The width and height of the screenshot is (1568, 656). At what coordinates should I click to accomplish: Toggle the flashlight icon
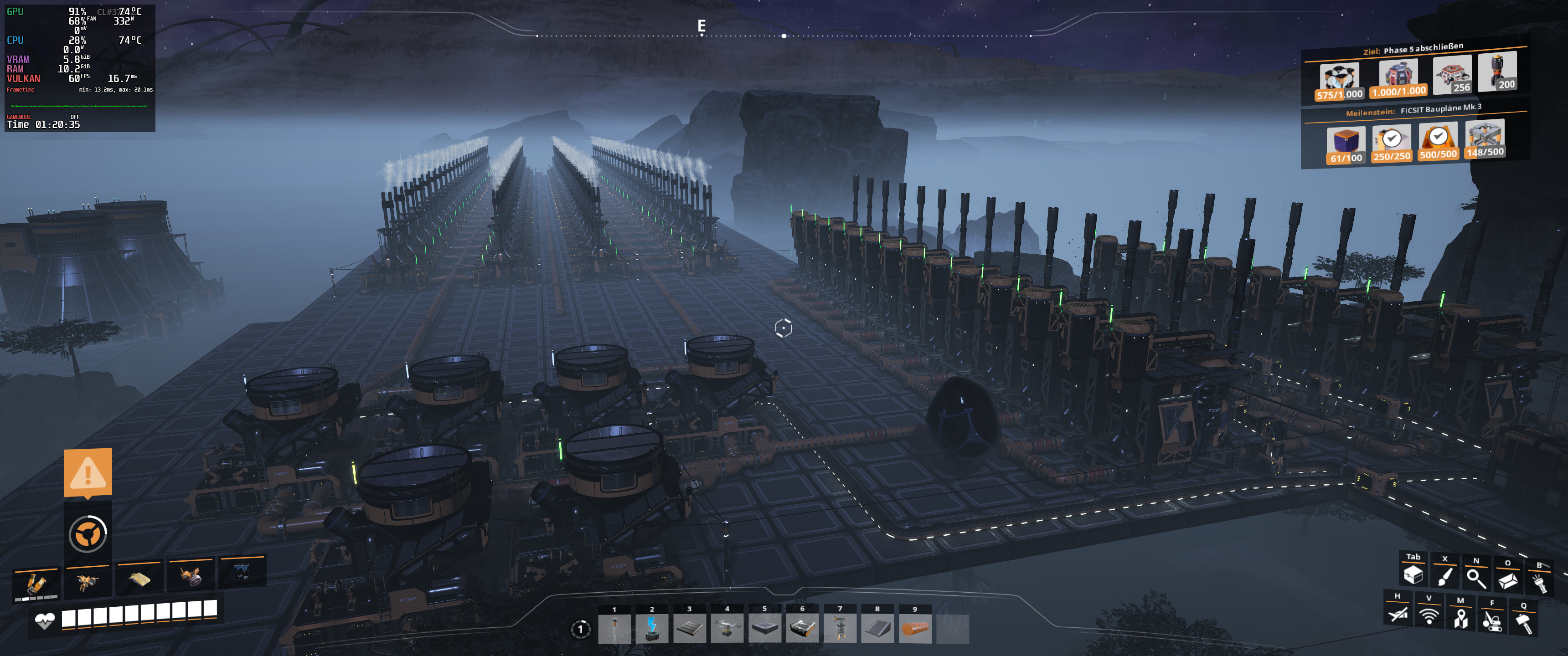(1539, 584)
